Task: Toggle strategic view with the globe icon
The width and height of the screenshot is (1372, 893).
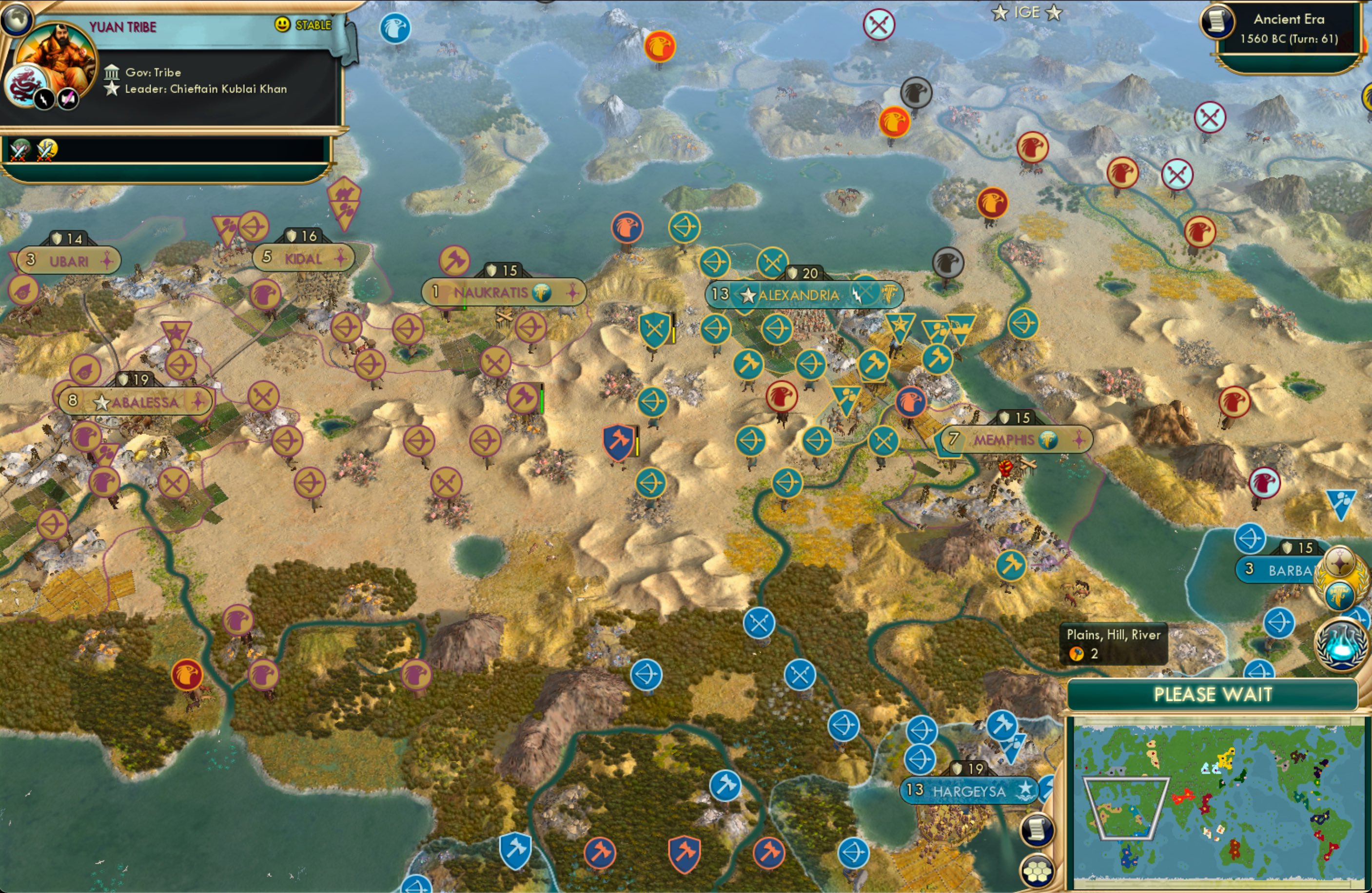Action: [x=17, y=19]
